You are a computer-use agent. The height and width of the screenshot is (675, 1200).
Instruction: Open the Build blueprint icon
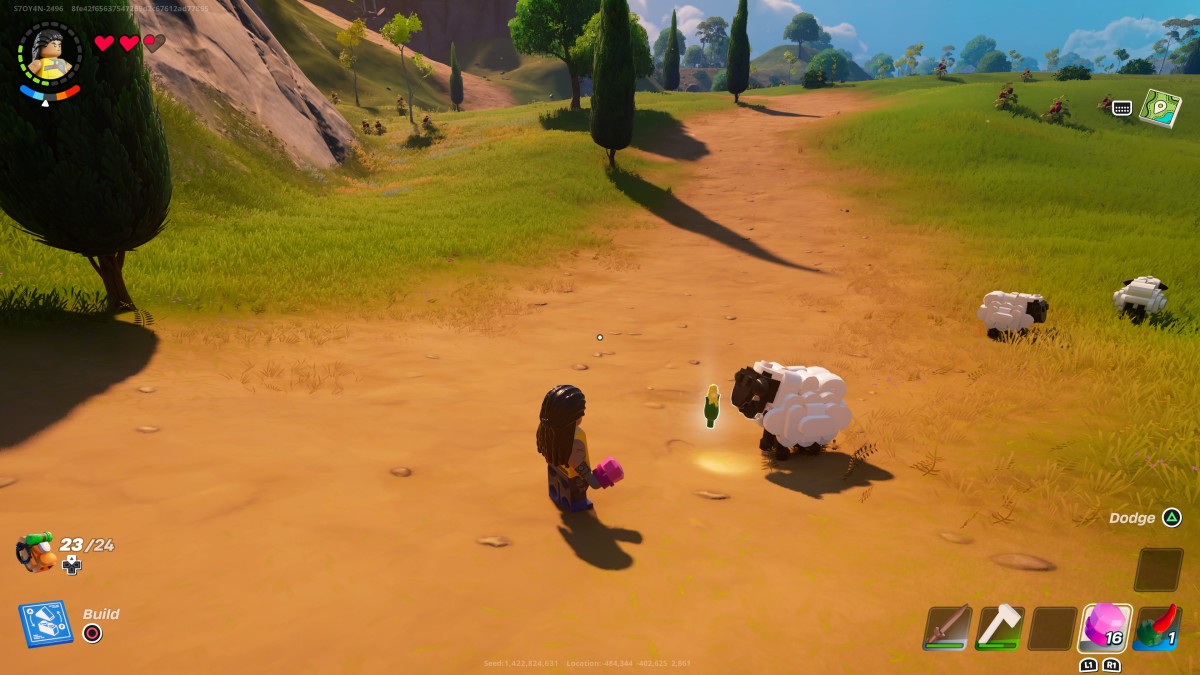pyautogui.click(x=45, y=624)
